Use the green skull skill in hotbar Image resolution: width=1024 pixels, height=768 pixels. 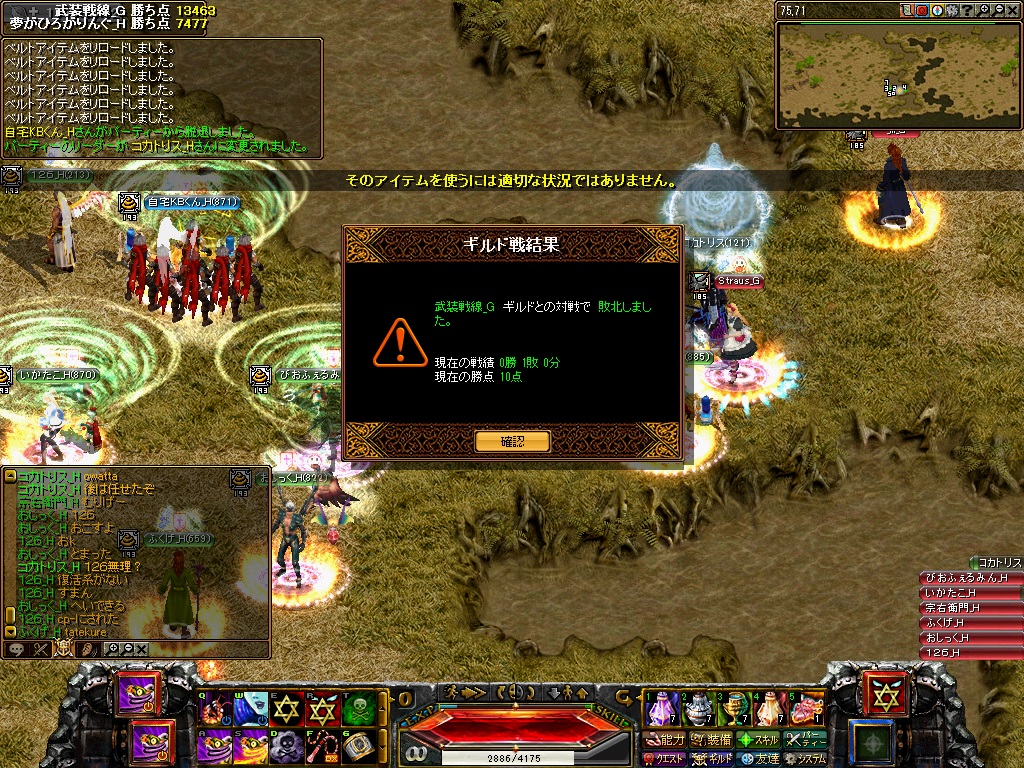point(358,709)
